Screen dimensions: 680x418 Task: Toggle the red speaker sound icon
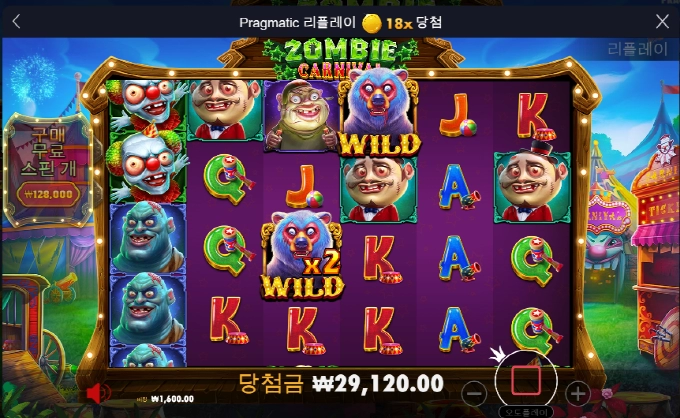click(x=97, y=392)
